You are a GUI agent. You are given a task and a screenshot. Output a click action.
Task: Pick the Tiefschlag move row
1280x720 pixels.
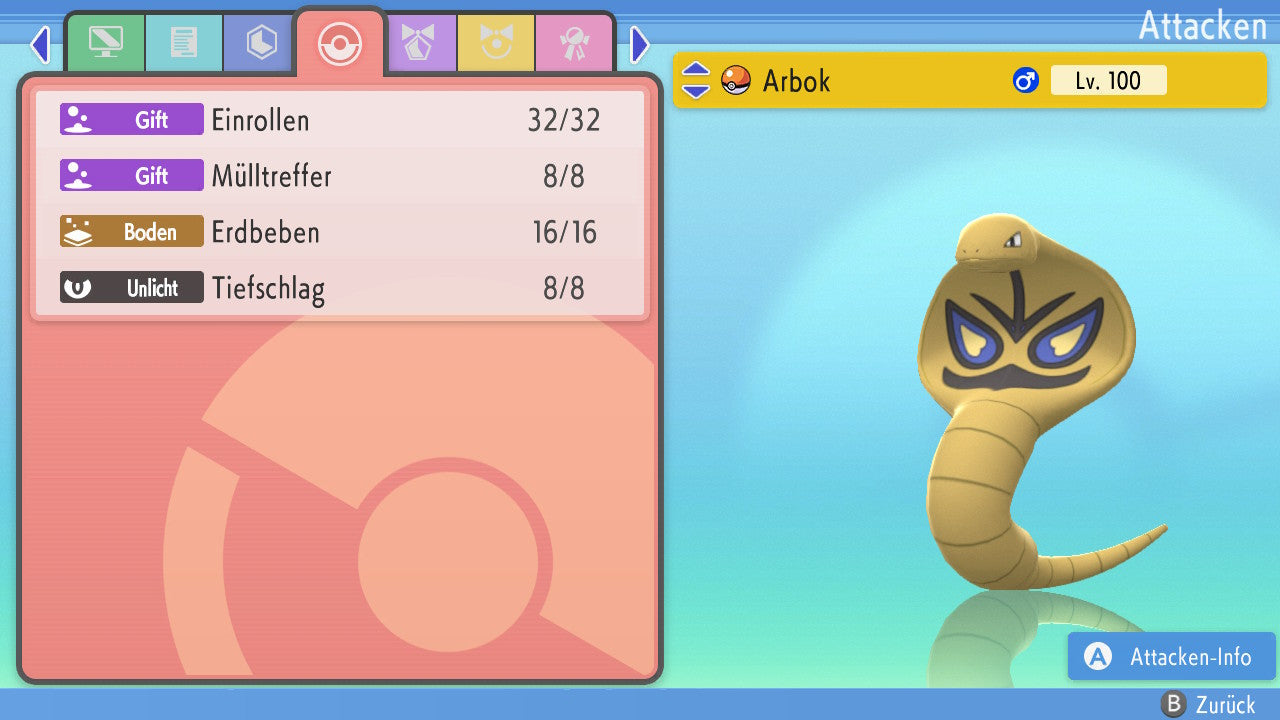coord(340,289)
